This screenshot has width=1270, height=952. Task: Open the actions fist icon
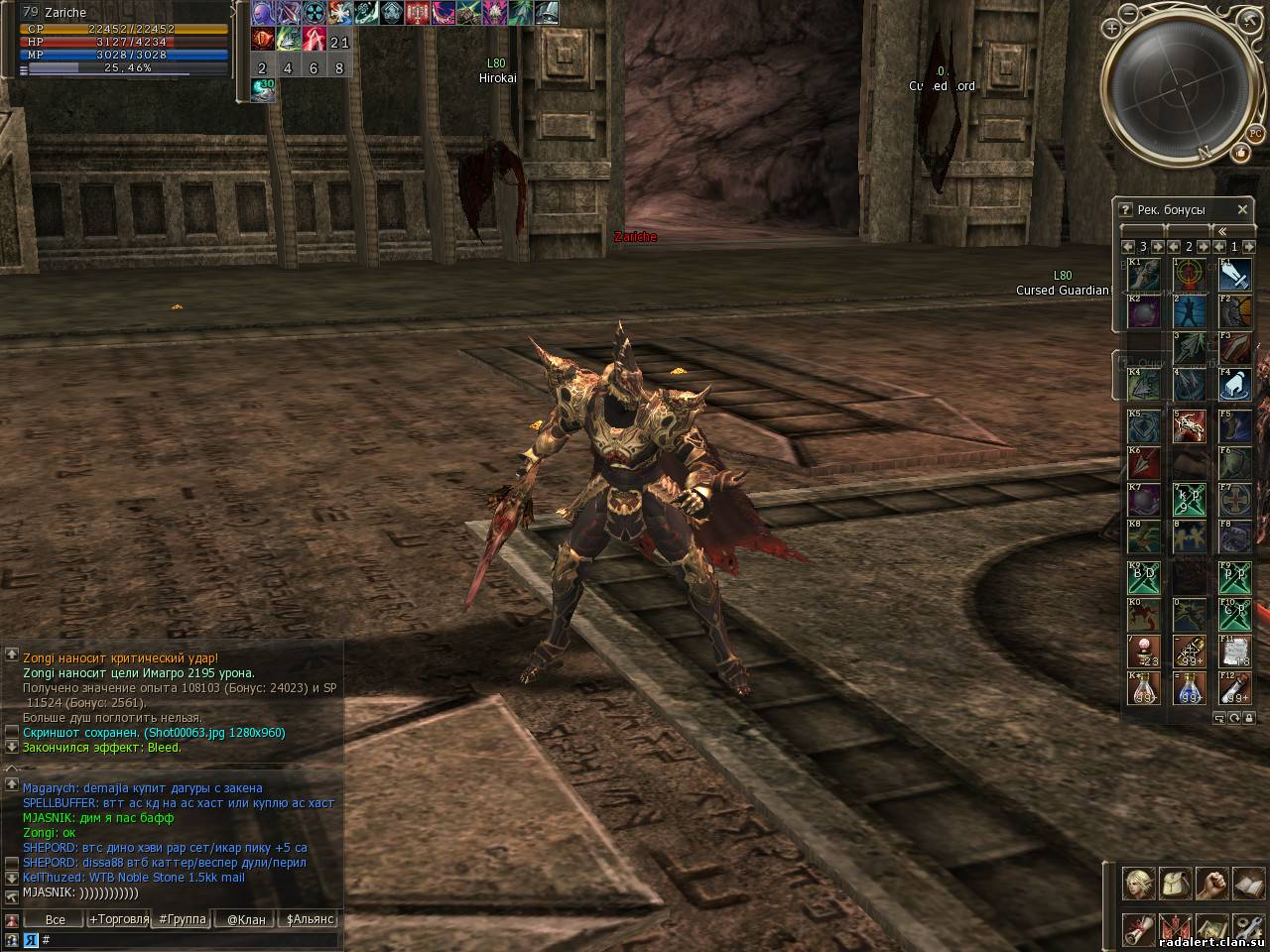click(x=1210, y=882)
